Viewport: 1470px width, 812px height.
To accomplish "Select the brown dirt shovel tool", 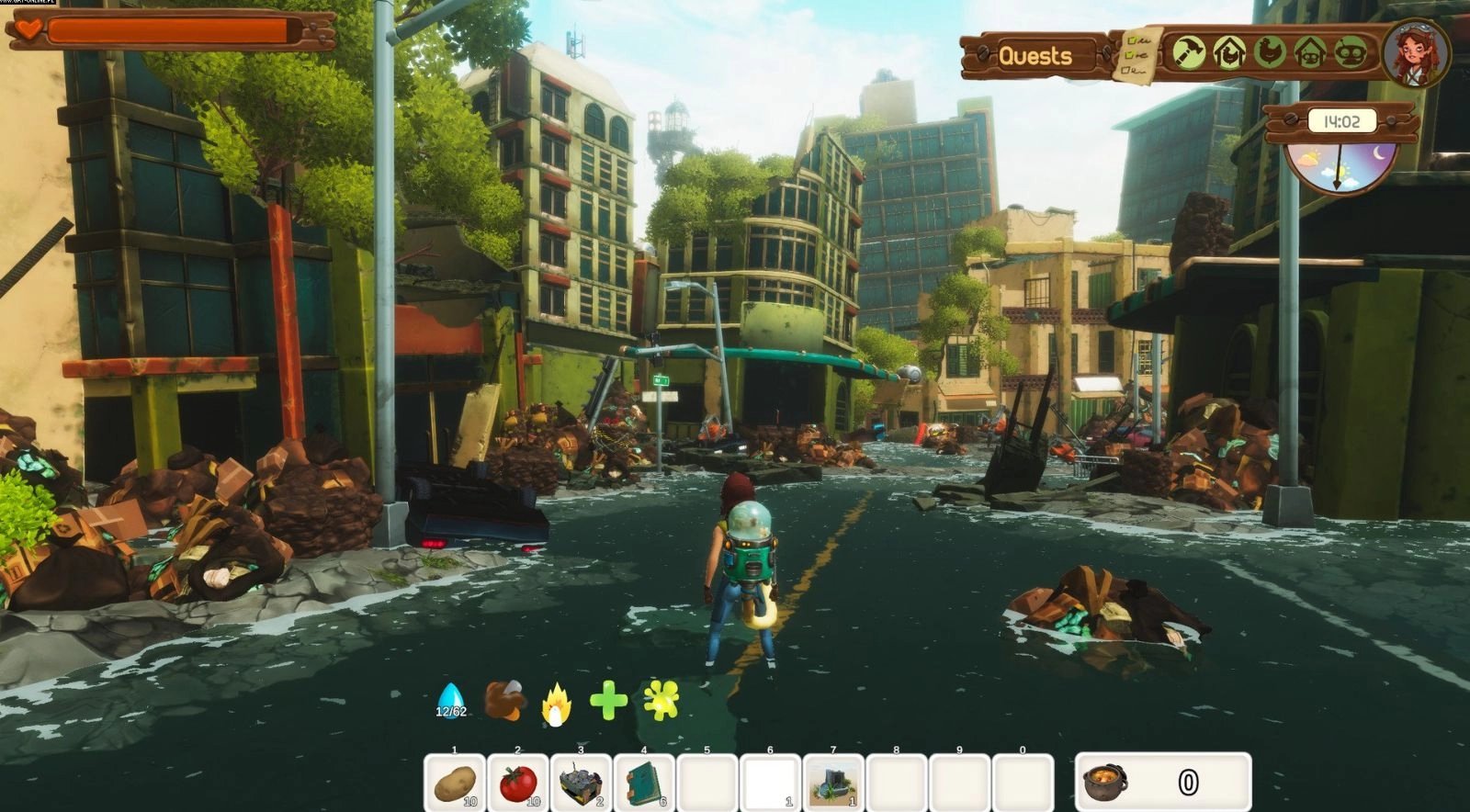I will [x=504, y=701].
